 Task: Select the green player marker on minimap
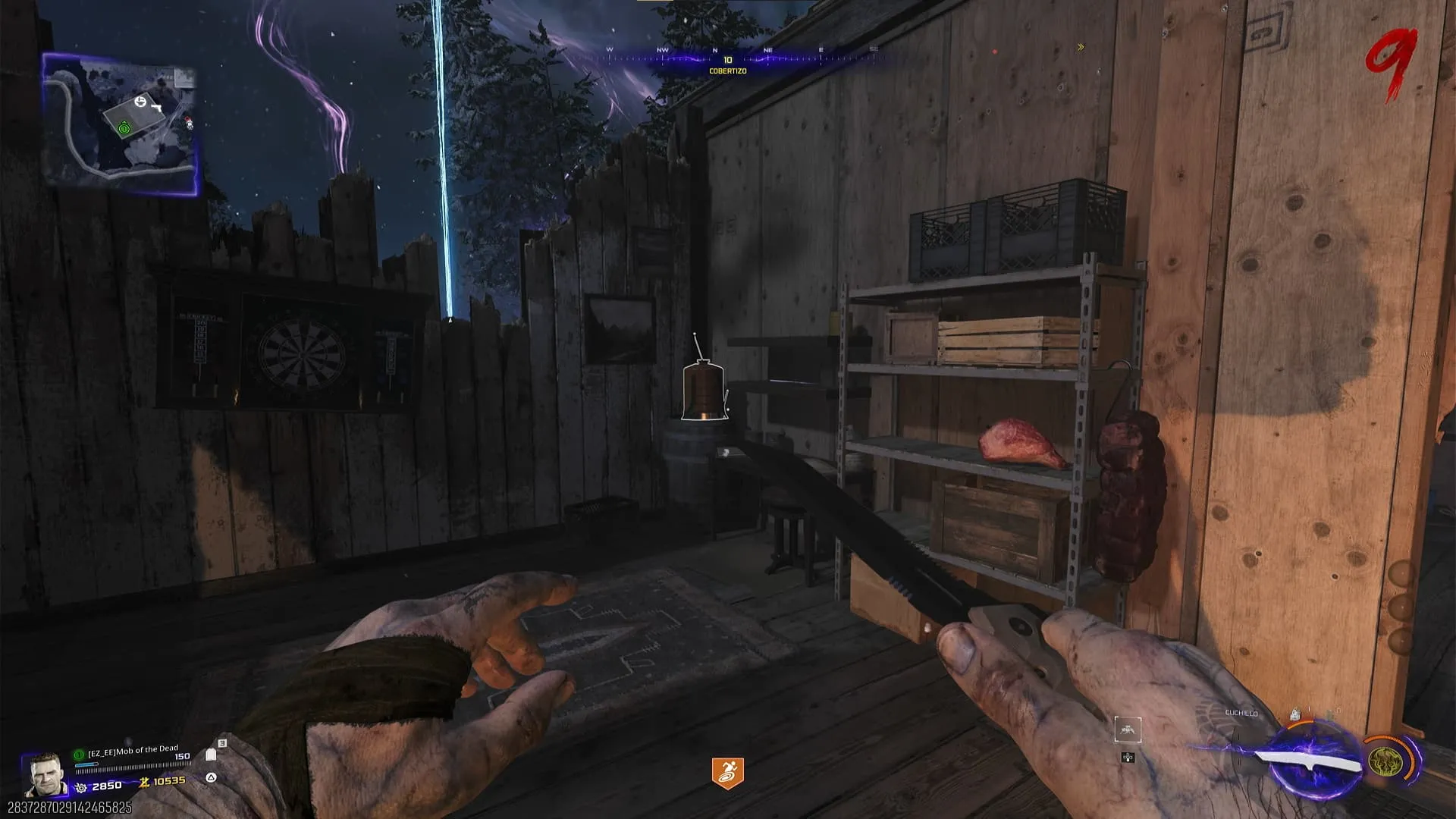click(x=124, y=129)
